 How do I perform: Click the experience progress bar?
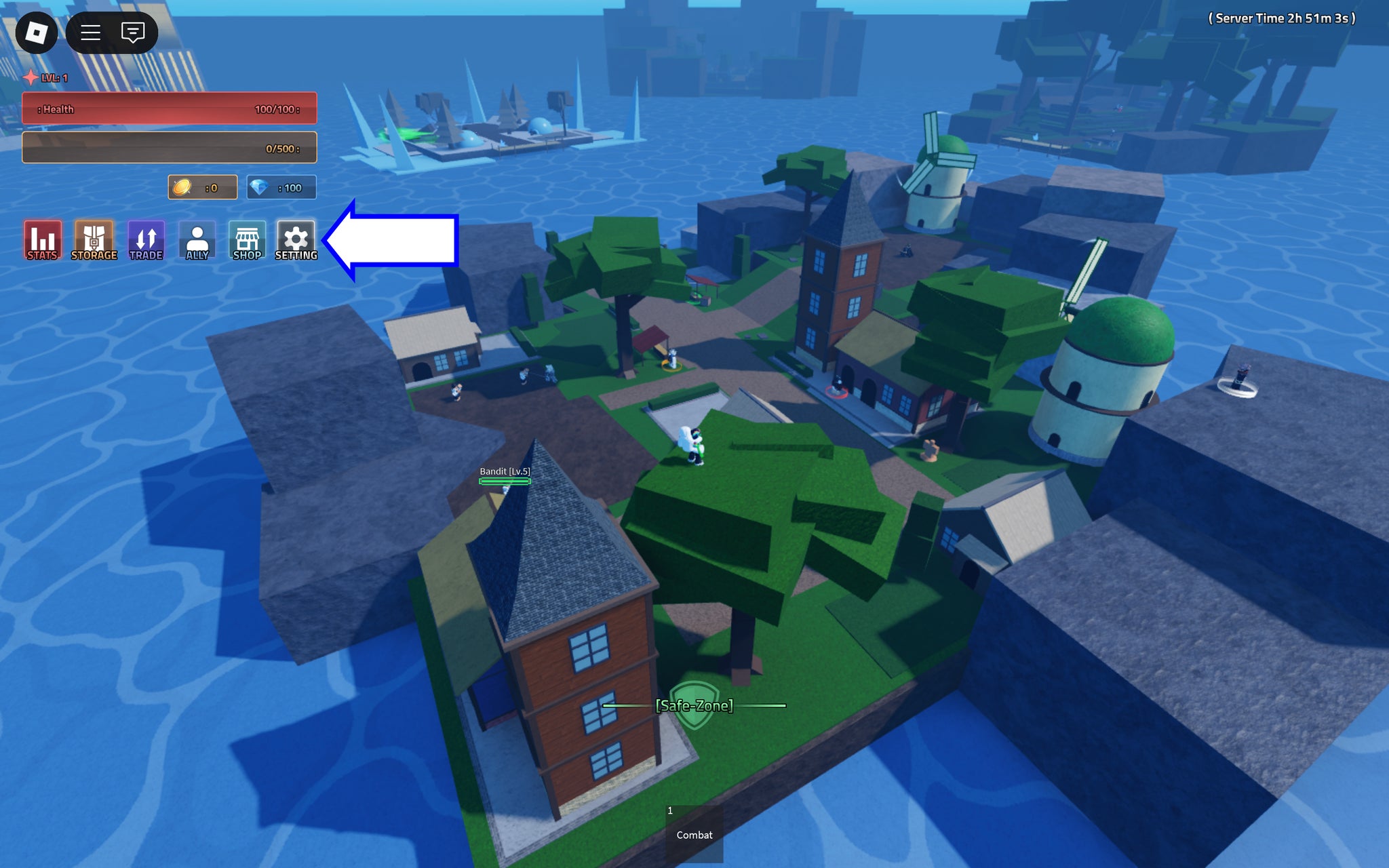(x=168, y=147)
